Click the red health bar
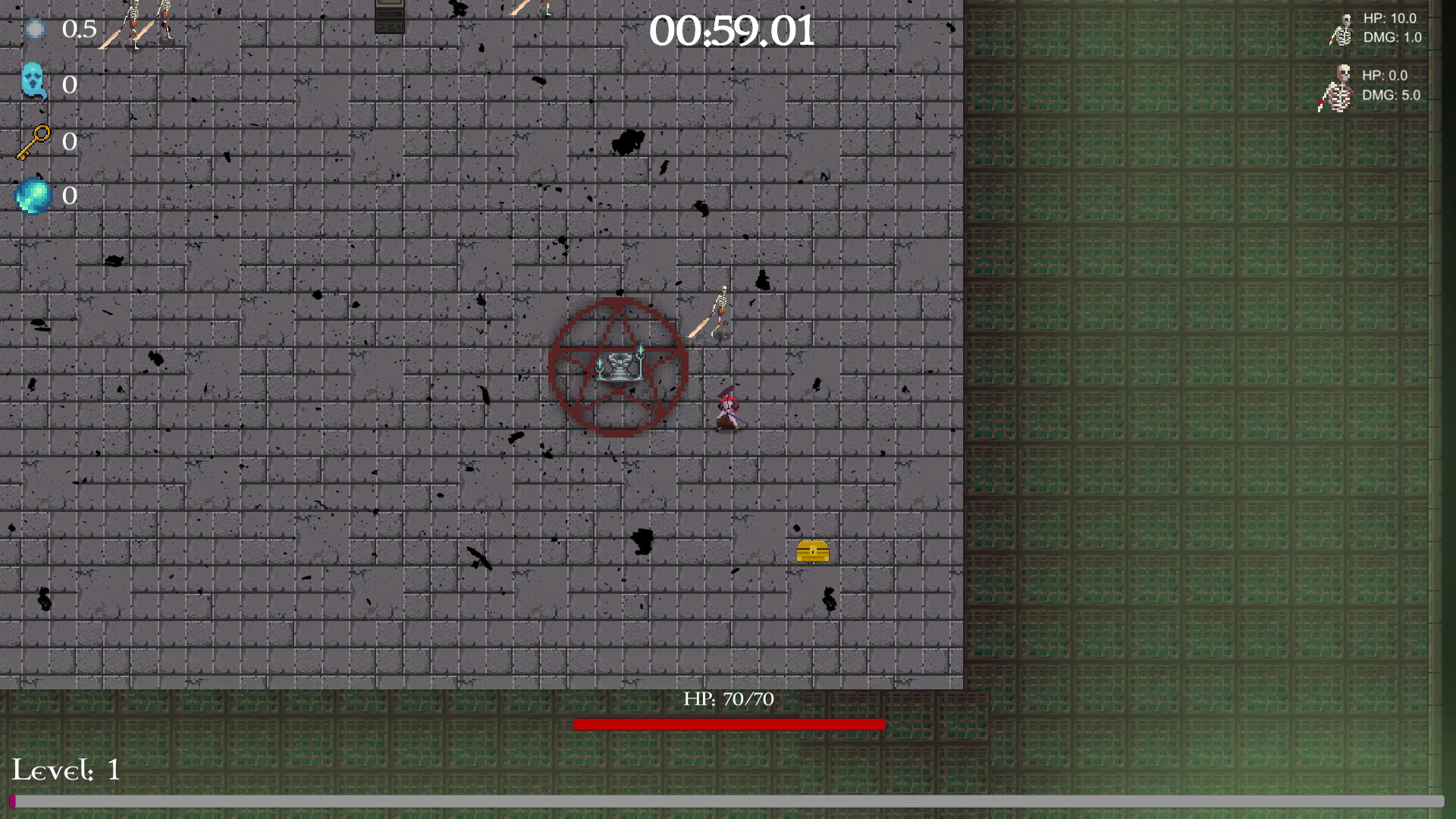This screenshot has height=819, width=1456. [730, 724]
